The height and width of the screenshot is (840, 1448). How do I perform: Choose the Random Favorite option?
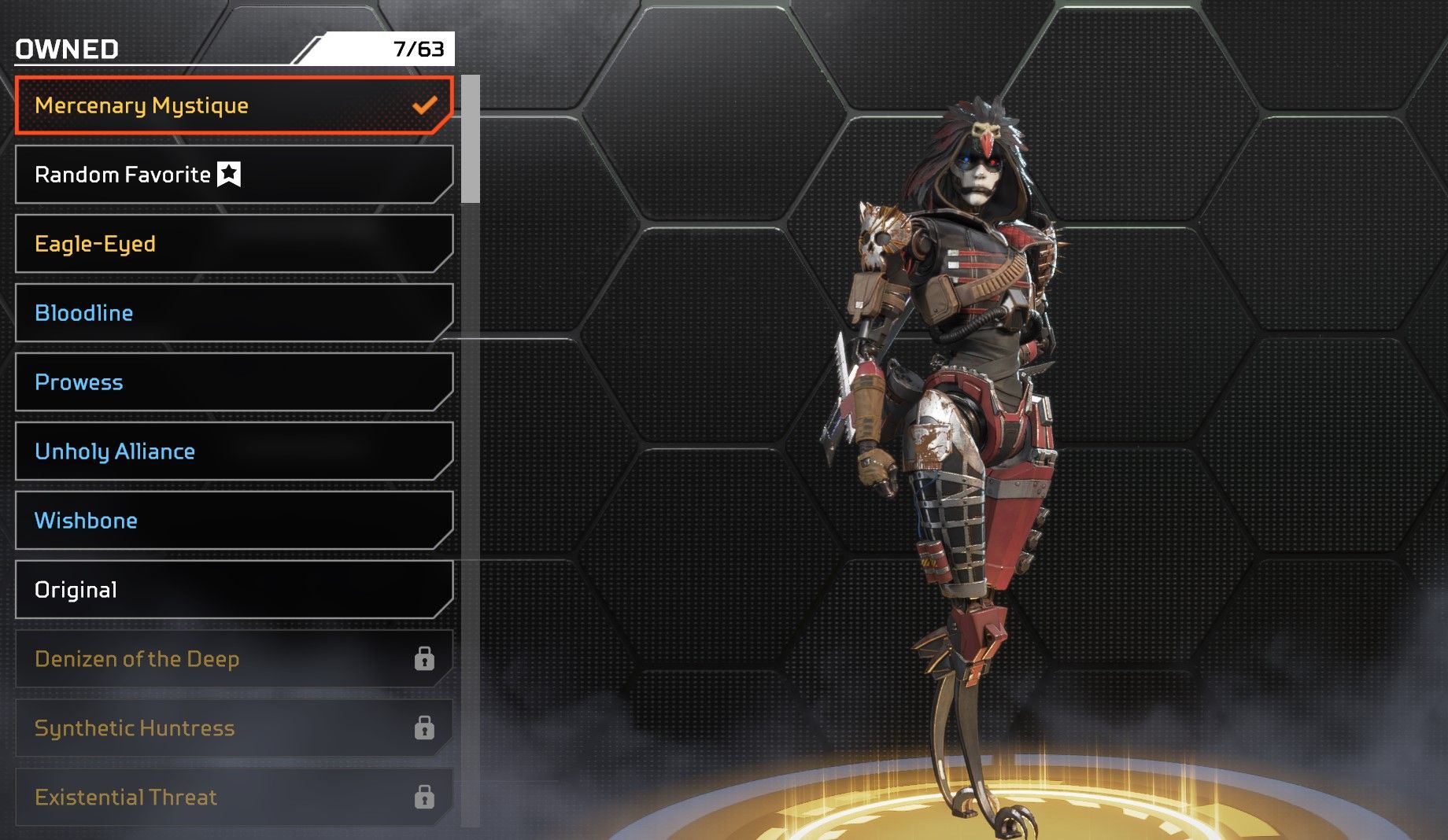point(234,175)
